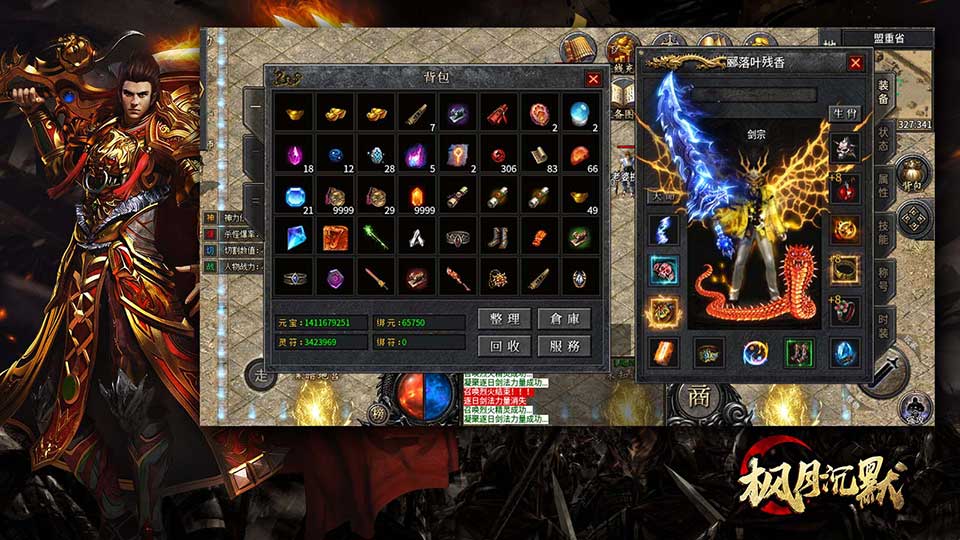This screenshot has height=540, width=960.
Task: Click the 整理 sort button
Action: click(x=504, y=319)
